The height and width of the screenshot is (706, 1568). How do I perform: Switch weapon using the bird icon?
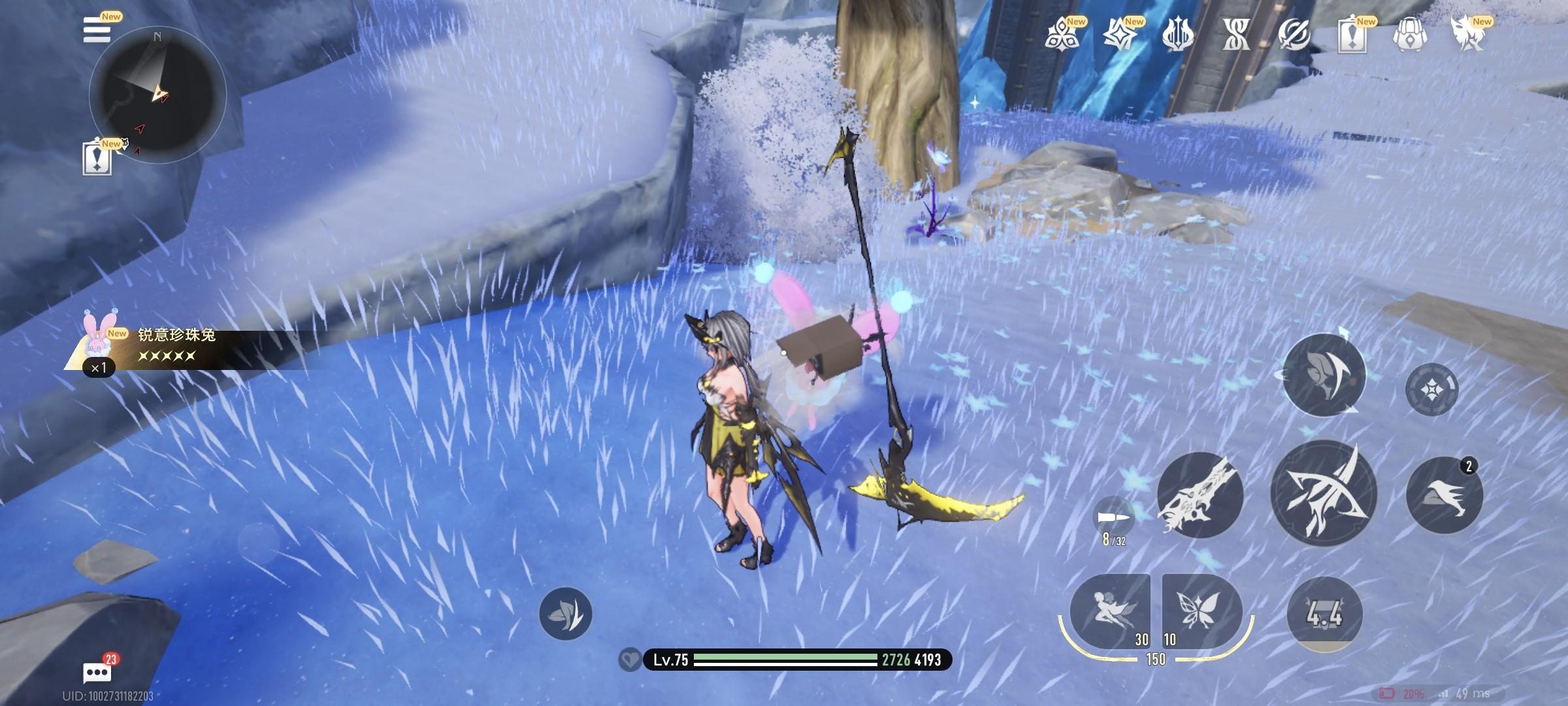(x=1445, y=495)
